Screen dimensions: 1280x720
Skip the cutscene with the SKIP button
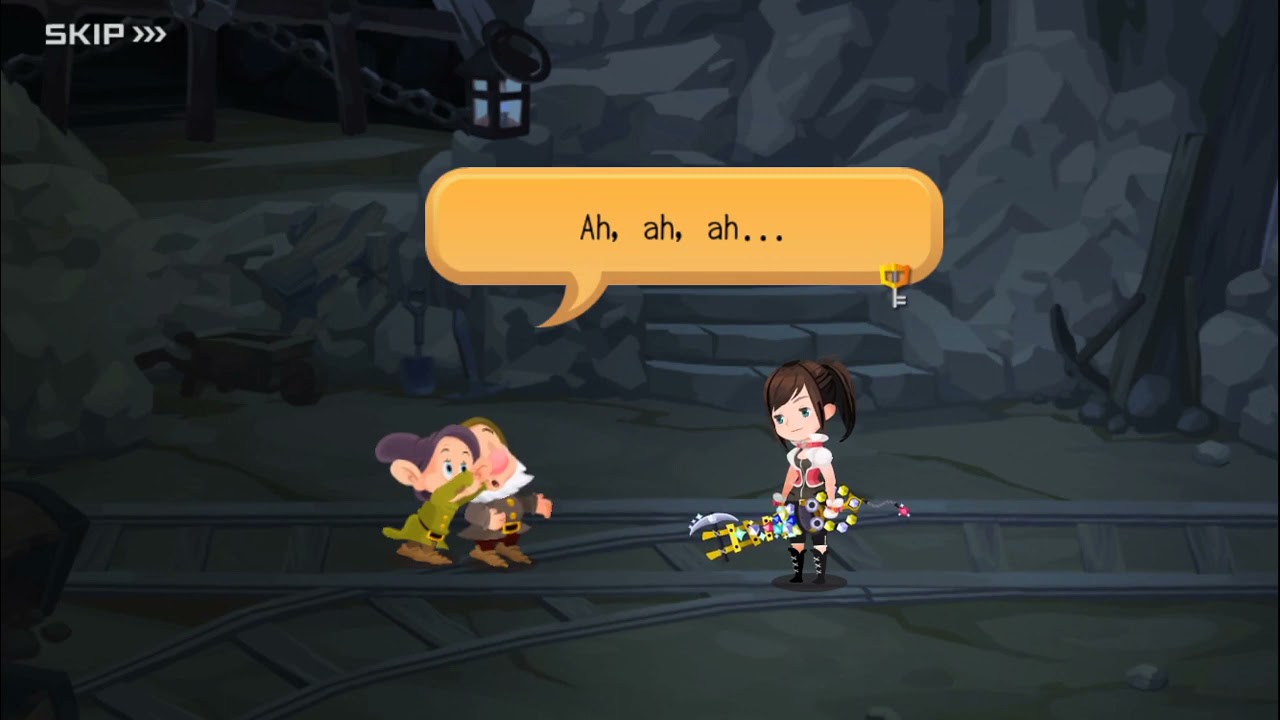click(x=105, y=35)
